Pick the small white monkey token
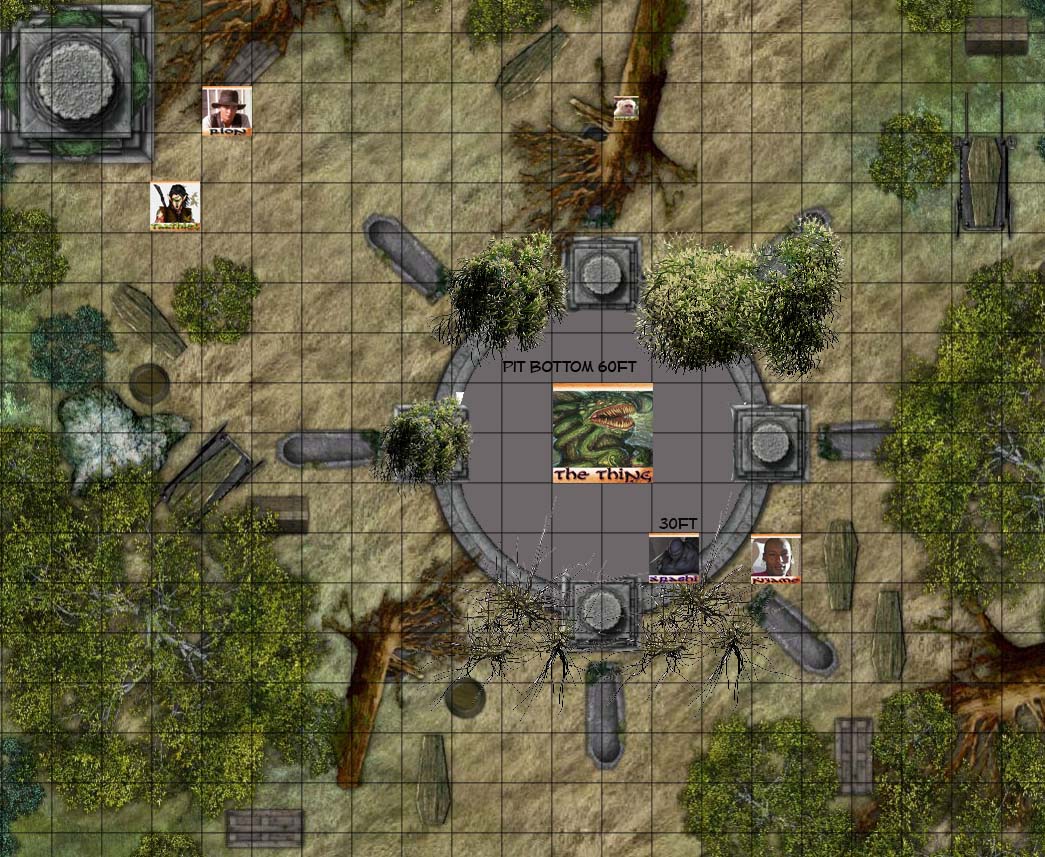The height and width of the screenshot is (857, 1045). pos(626,108)
